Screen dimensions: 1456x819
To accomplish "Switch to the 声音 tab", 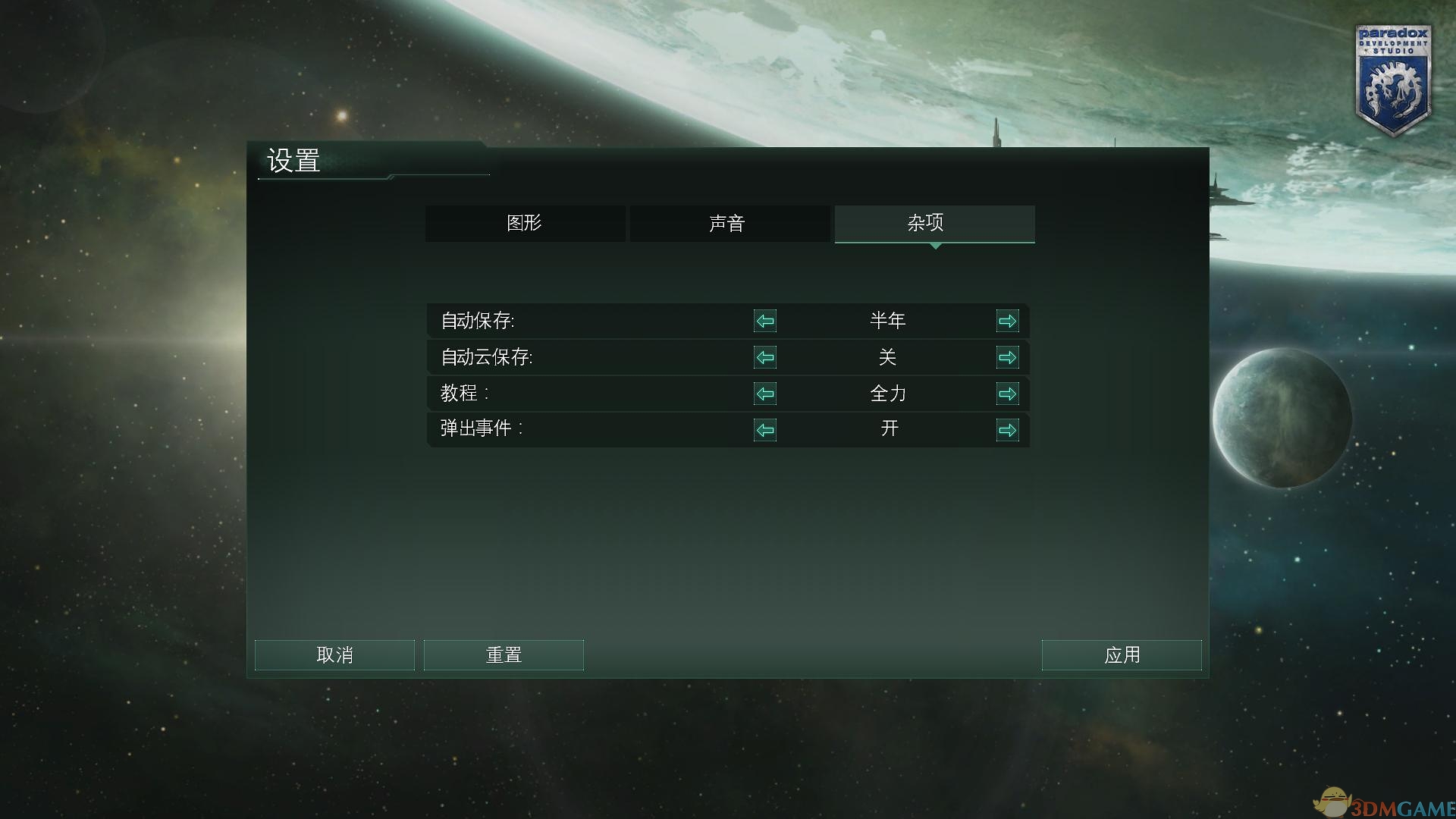I will (x=729, y=223).
